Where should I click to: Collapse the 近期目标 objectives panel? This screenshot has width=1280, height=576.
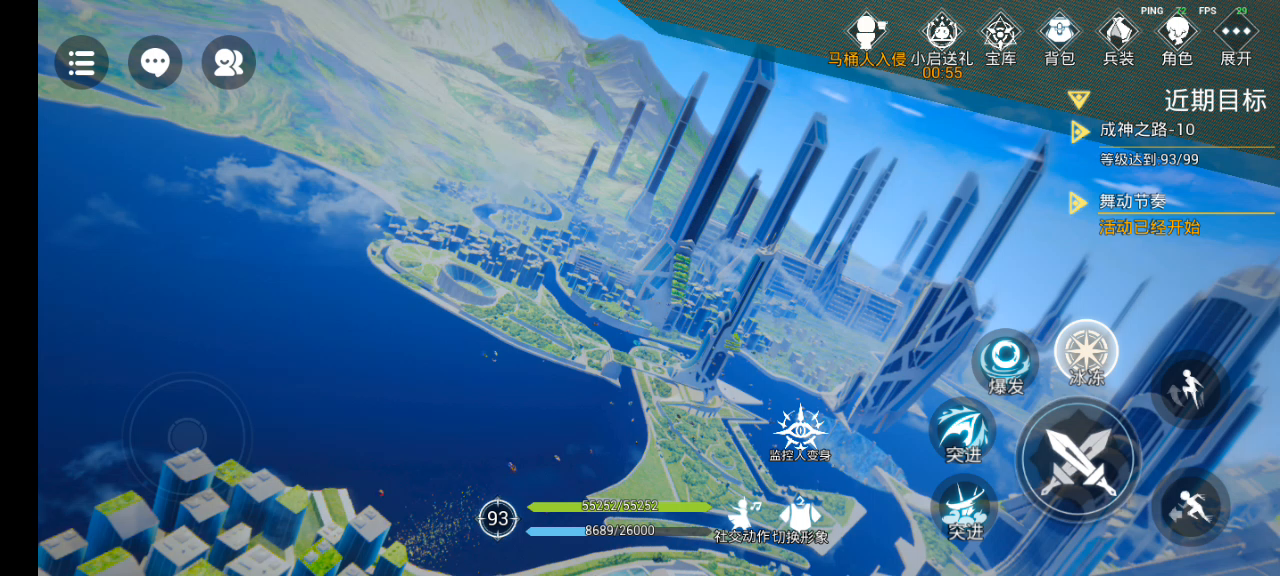(1078, 99)
